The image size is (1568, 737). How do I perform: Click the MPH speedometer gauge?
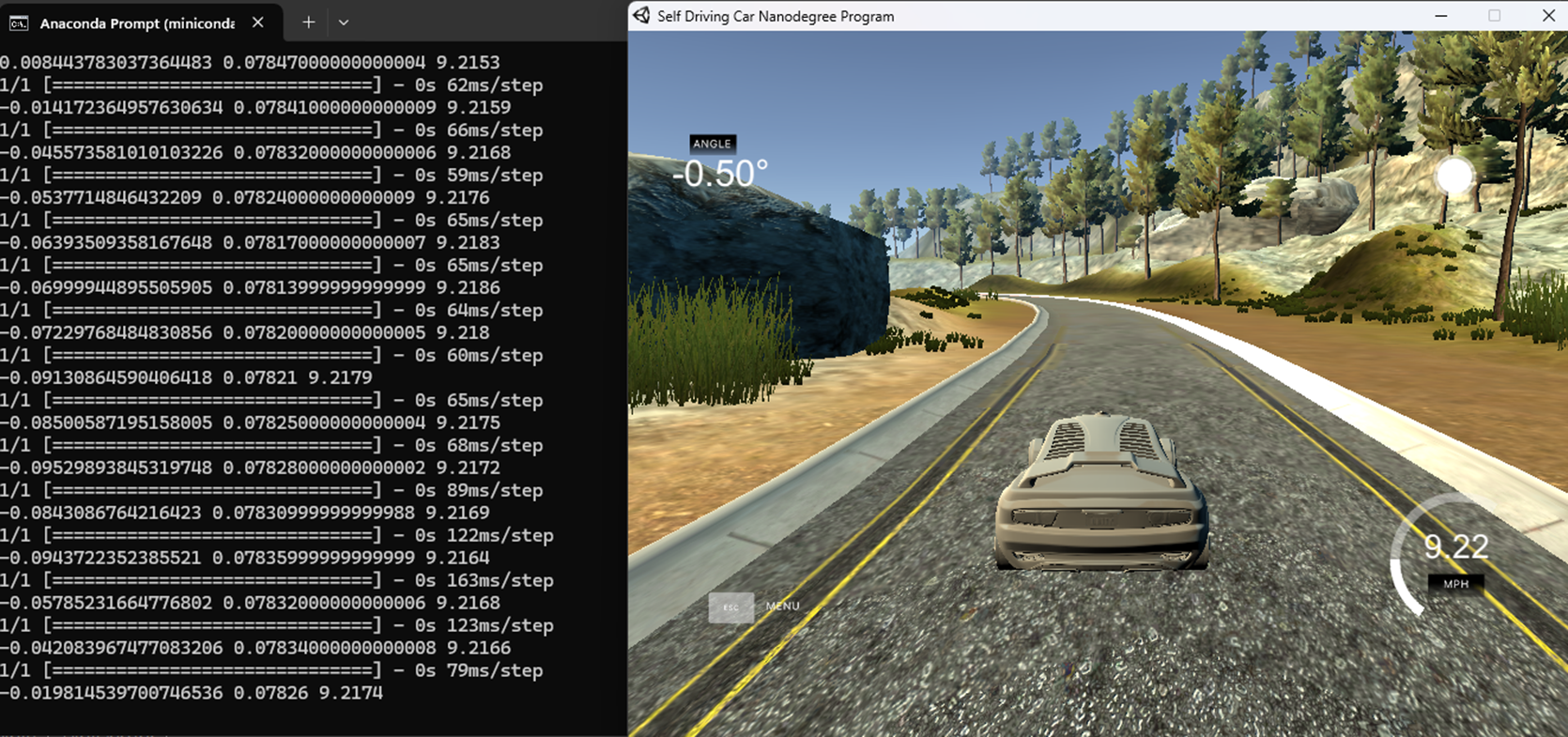(x=1454, y=584)
